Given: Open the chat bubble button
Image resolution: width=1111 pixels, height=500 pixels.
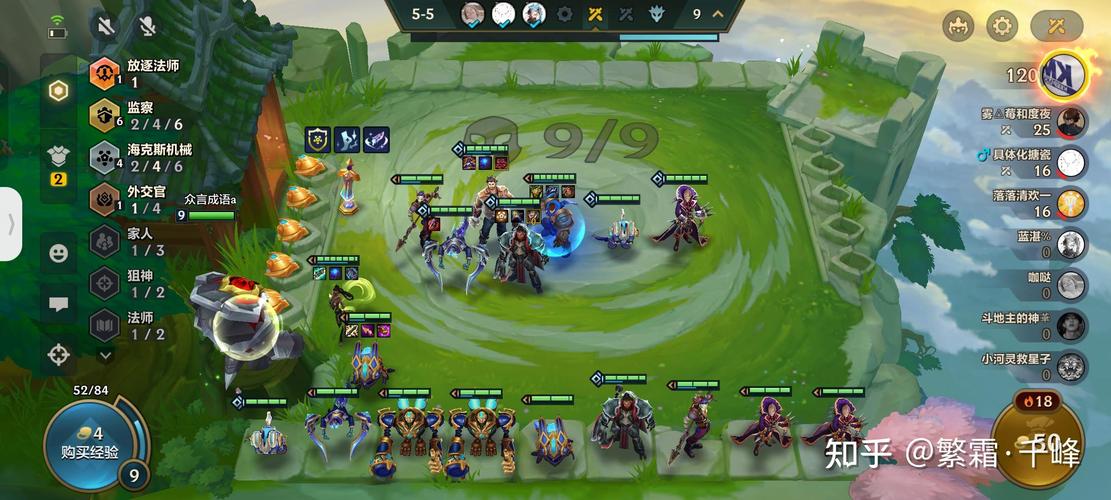Looking at the screenshot, I should pos(58,304).
